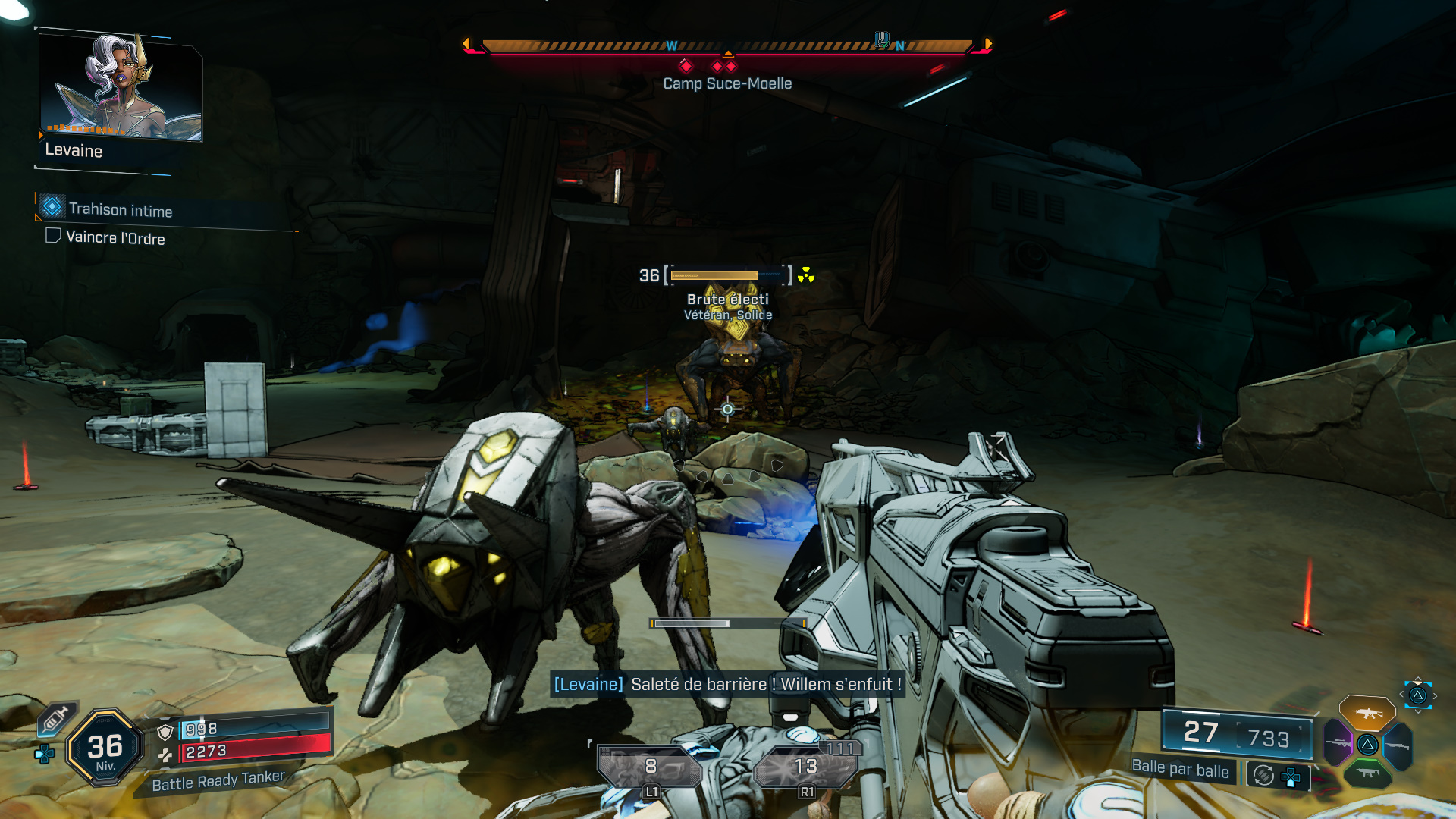Choose the green submachine gun slot
The height and width of the screenshot is (819, 1456).
(x=1367, y=773)
